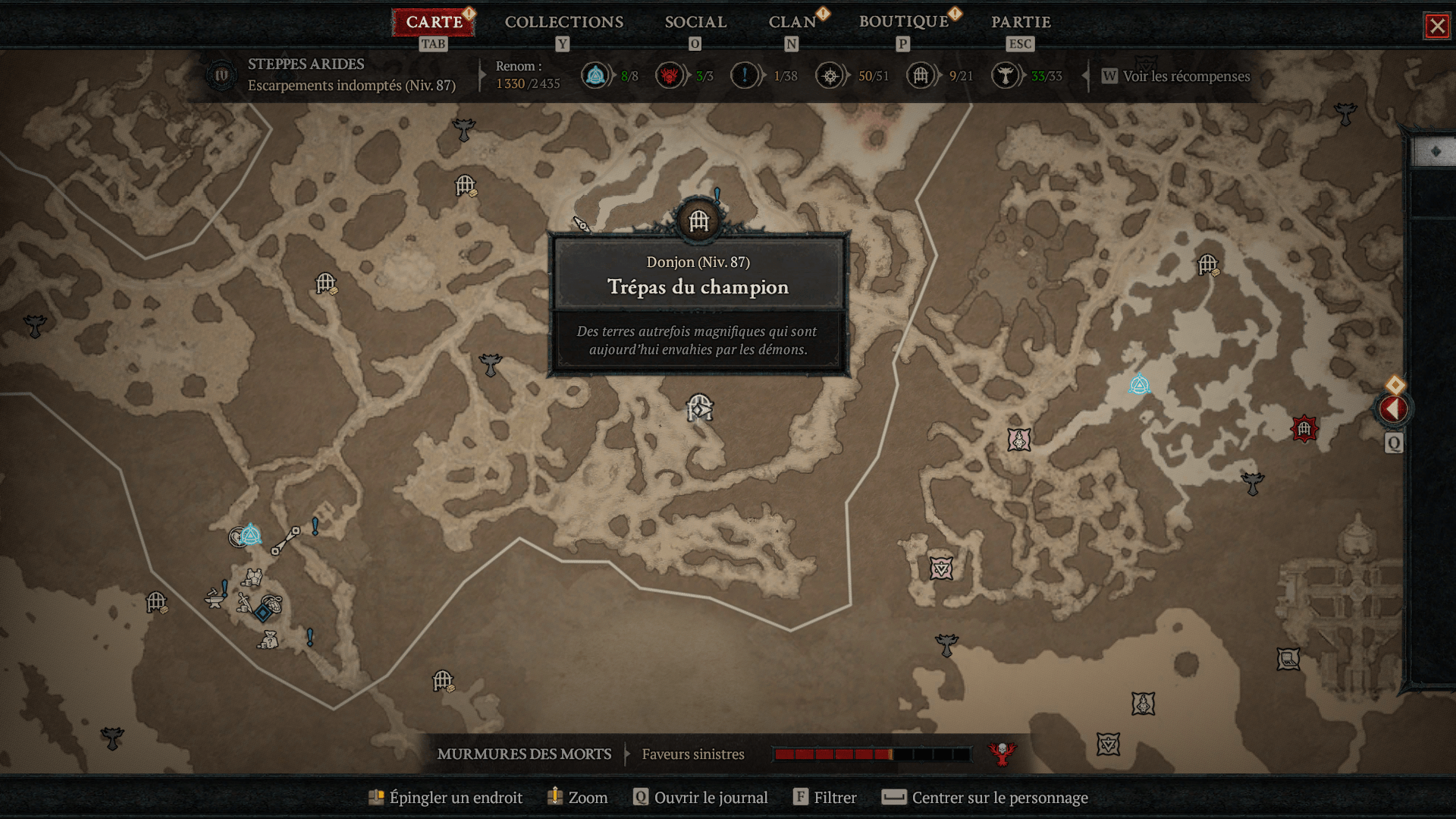This screenshot has height=819, width=1456.
Task: Select the Trépas du champion dungeon marker
Action: (x=698, y=221)
